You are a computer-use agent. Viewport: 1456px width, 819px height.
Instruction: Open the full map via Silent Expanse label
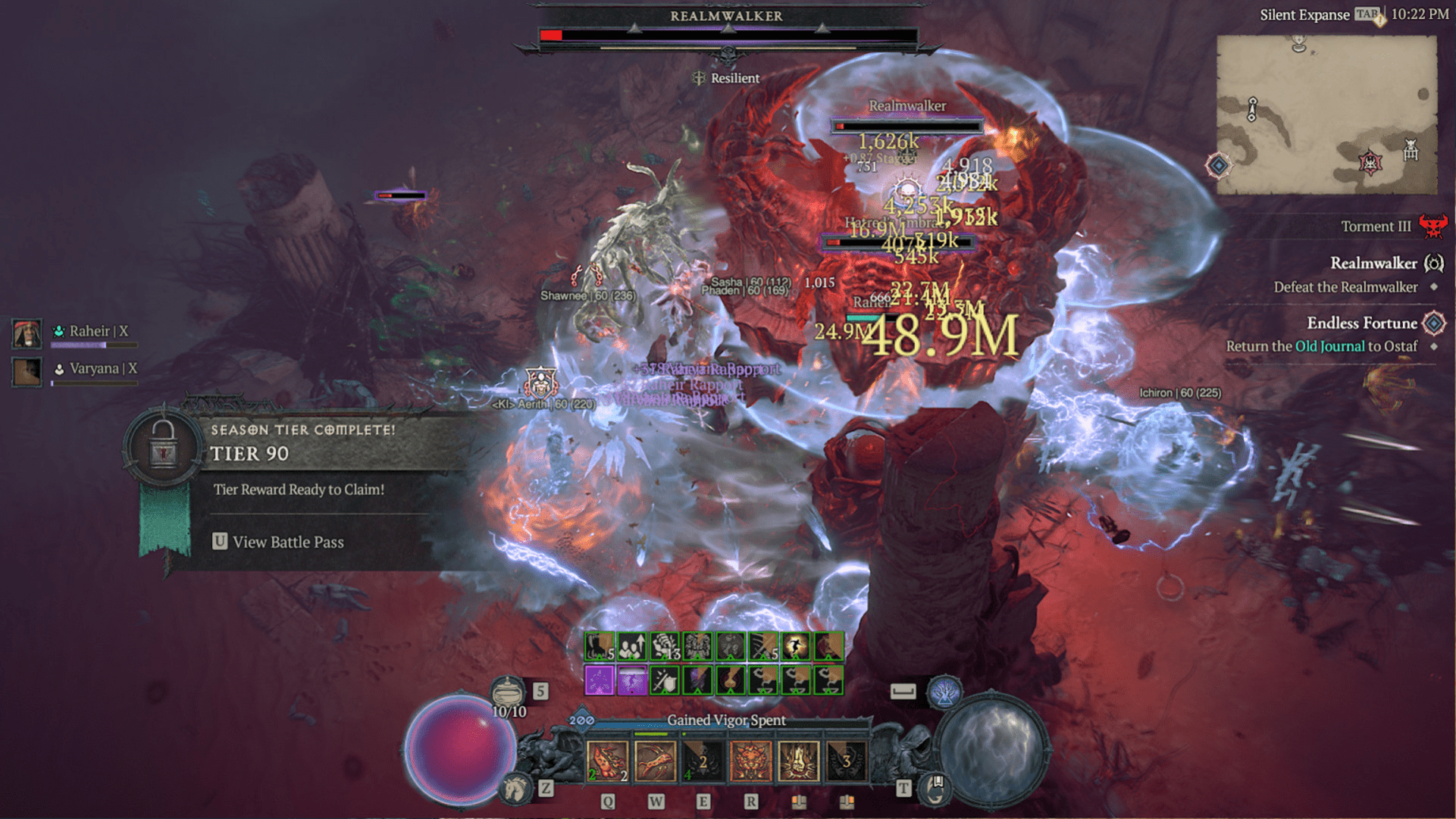(1305, 14)
